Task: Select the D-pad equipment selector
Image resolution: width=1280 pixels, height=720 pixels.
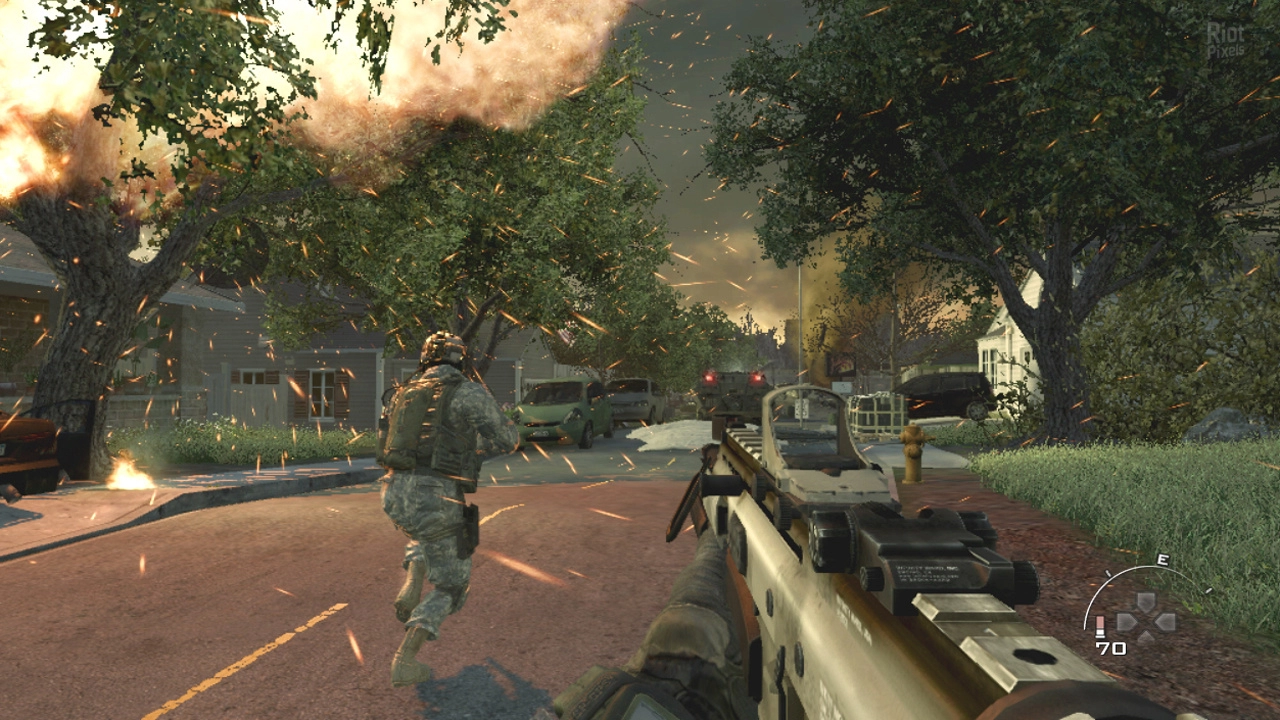Action: coord(1146,620)
